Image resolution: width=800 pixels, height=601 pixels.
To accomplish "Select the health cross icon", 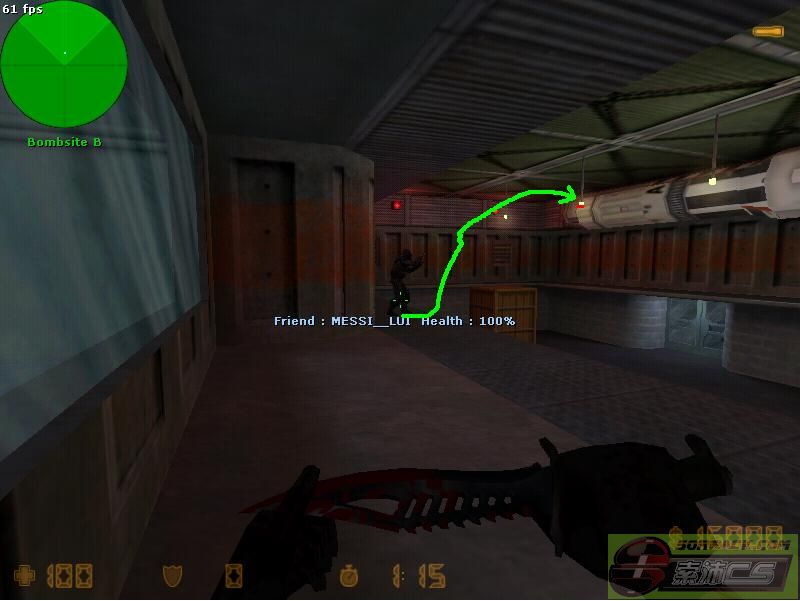I will [22, 576].
